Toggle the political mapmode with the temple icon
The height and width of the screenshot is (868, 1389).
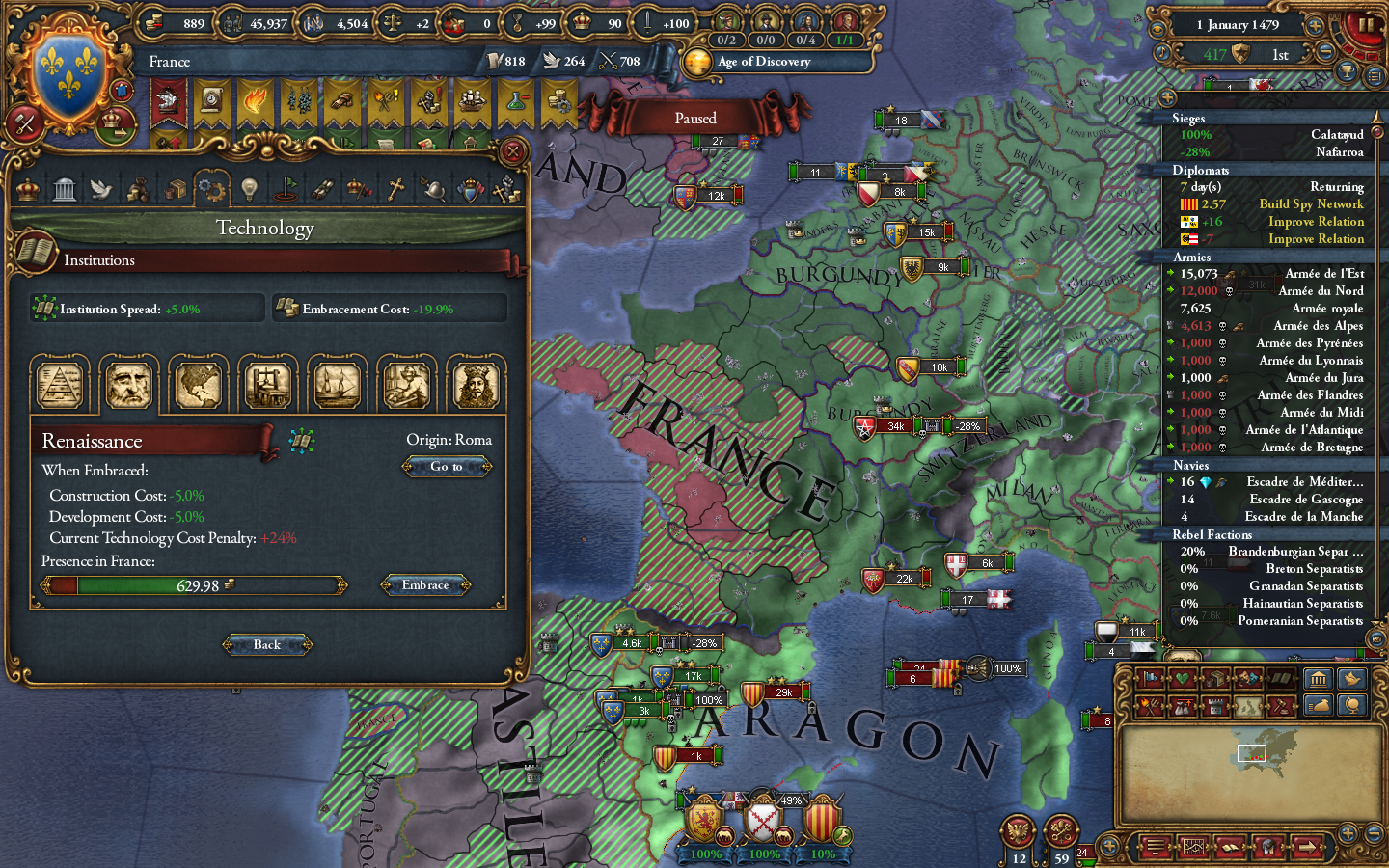1320,678
